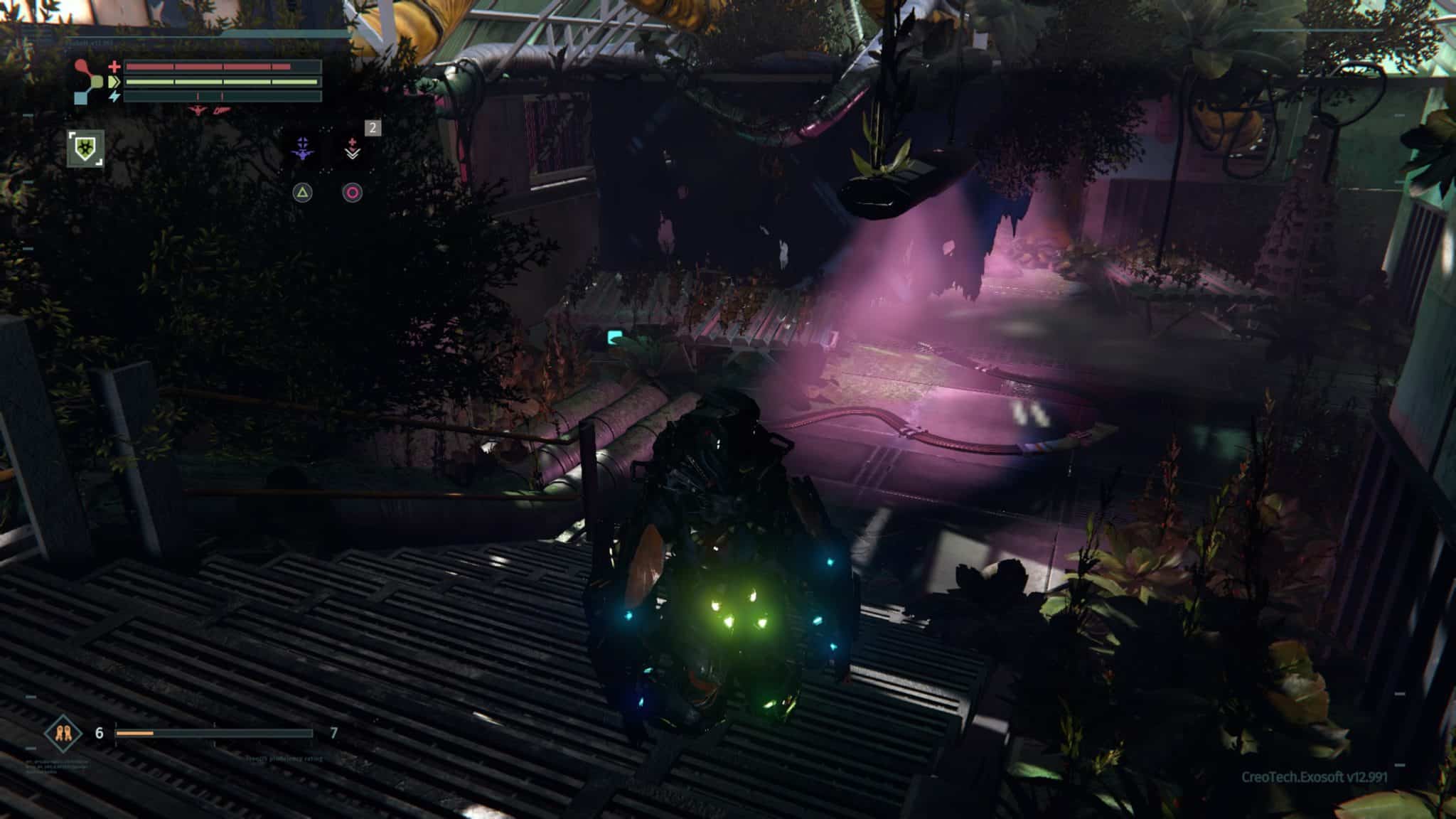This screenshot has width=1456, height=819.
Task: Select the green biohazard shield implant icon
Action: [x=85, y=149]
